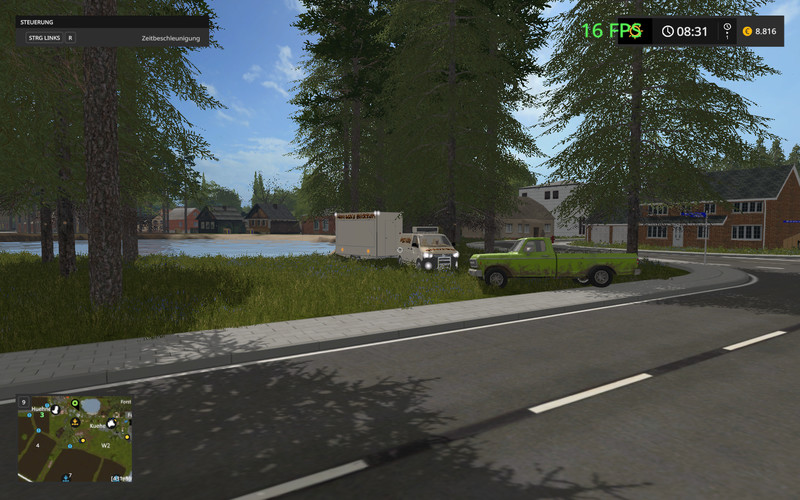This screenshot has width=800, height=500.
Task: Click the time acceleration clock indicator
Action: 684,31
